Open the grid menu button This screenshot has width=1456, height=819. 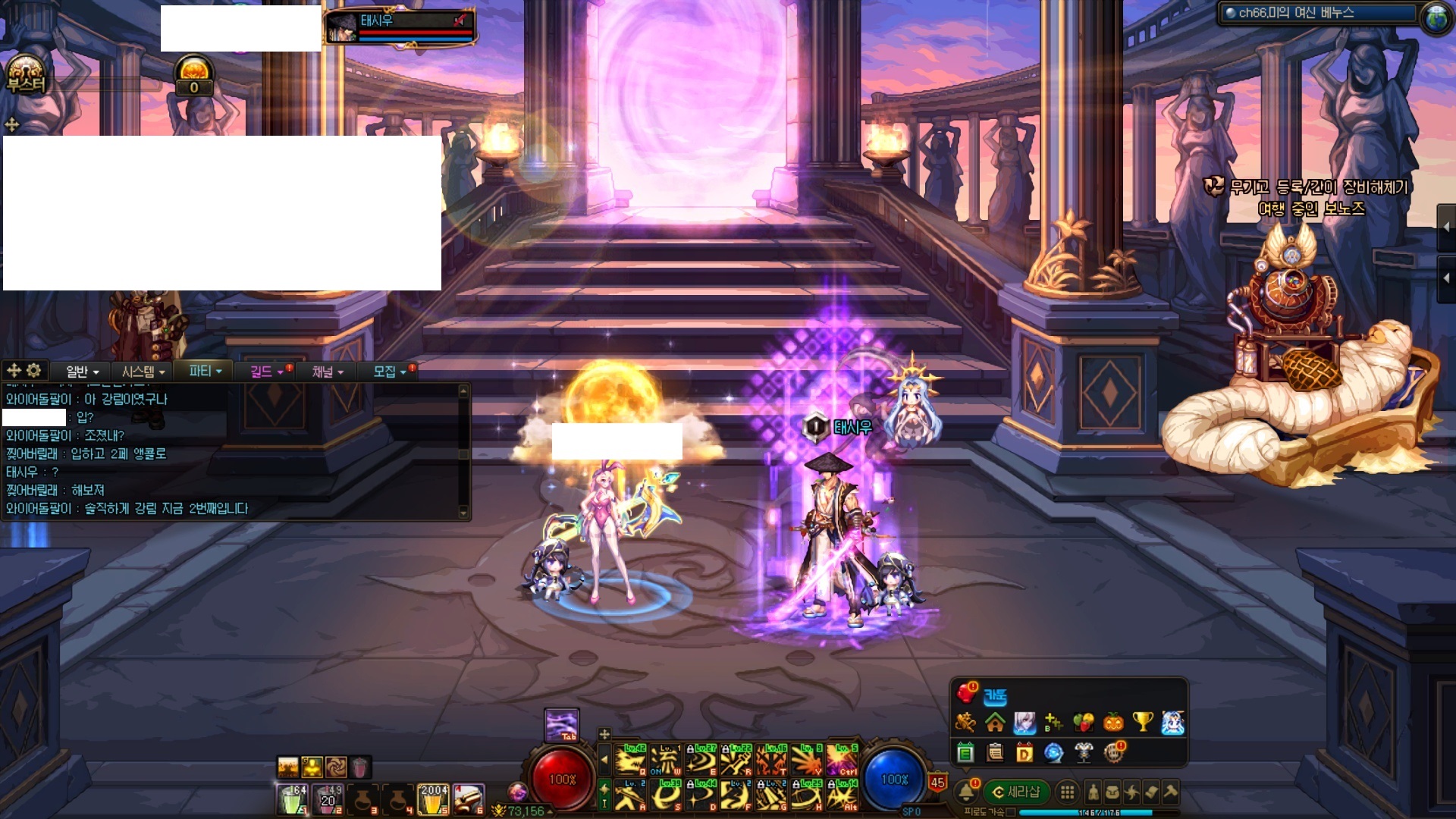pos(1067,792)
